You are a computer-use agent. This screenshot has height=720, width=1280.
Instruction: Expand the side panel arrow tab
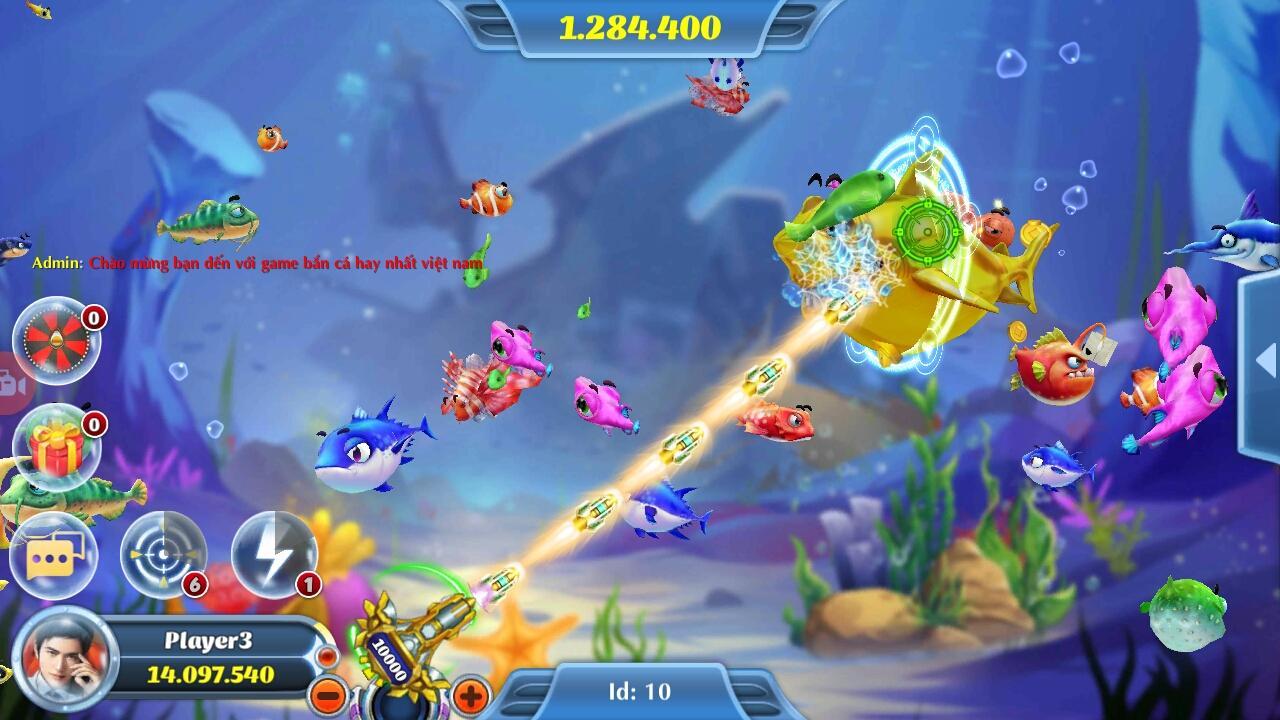(1264, 360)
